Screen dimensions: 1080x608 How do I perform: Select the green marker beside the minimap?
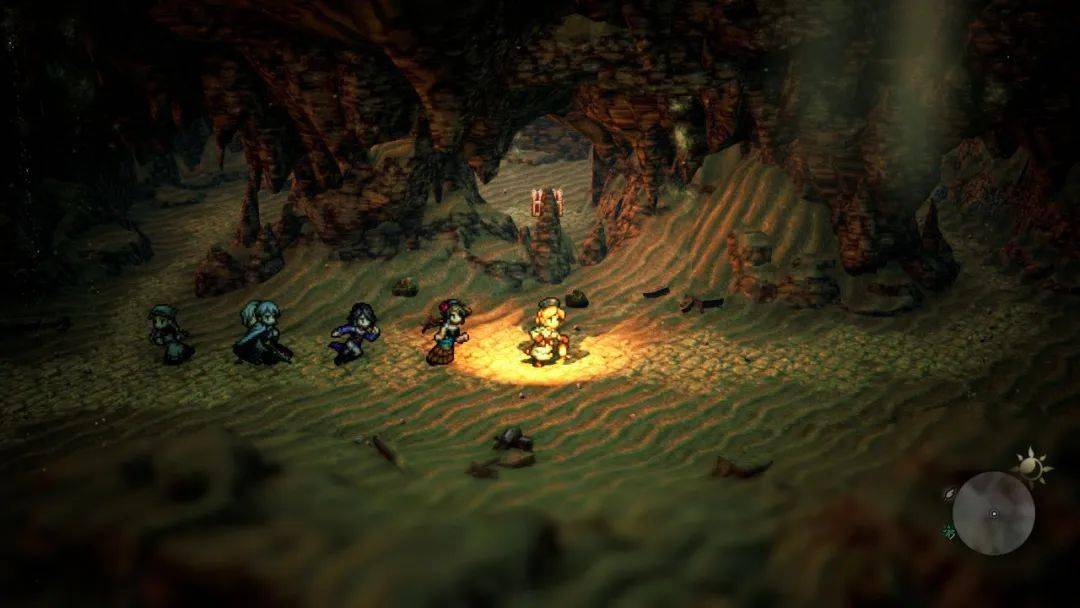pyautogui.click(x=948, y=532)
